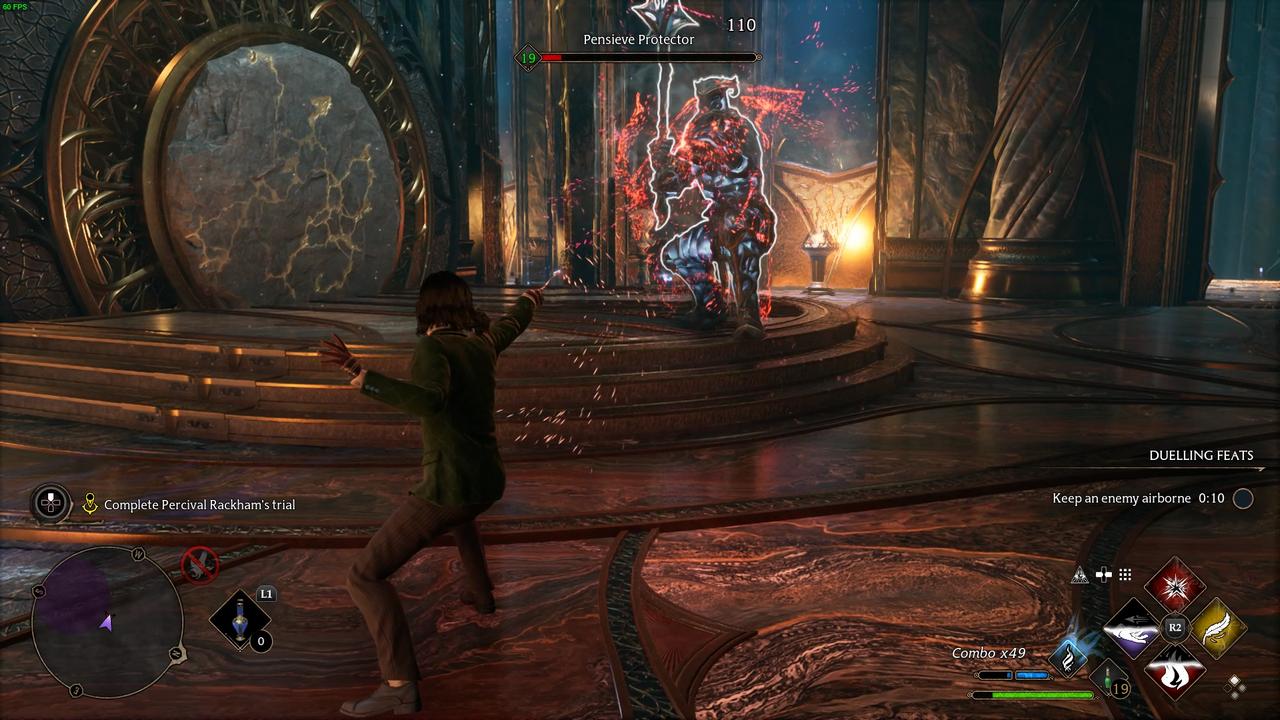
Task: Cast the purple pulling Accio spell
Action: (1131, 628)
